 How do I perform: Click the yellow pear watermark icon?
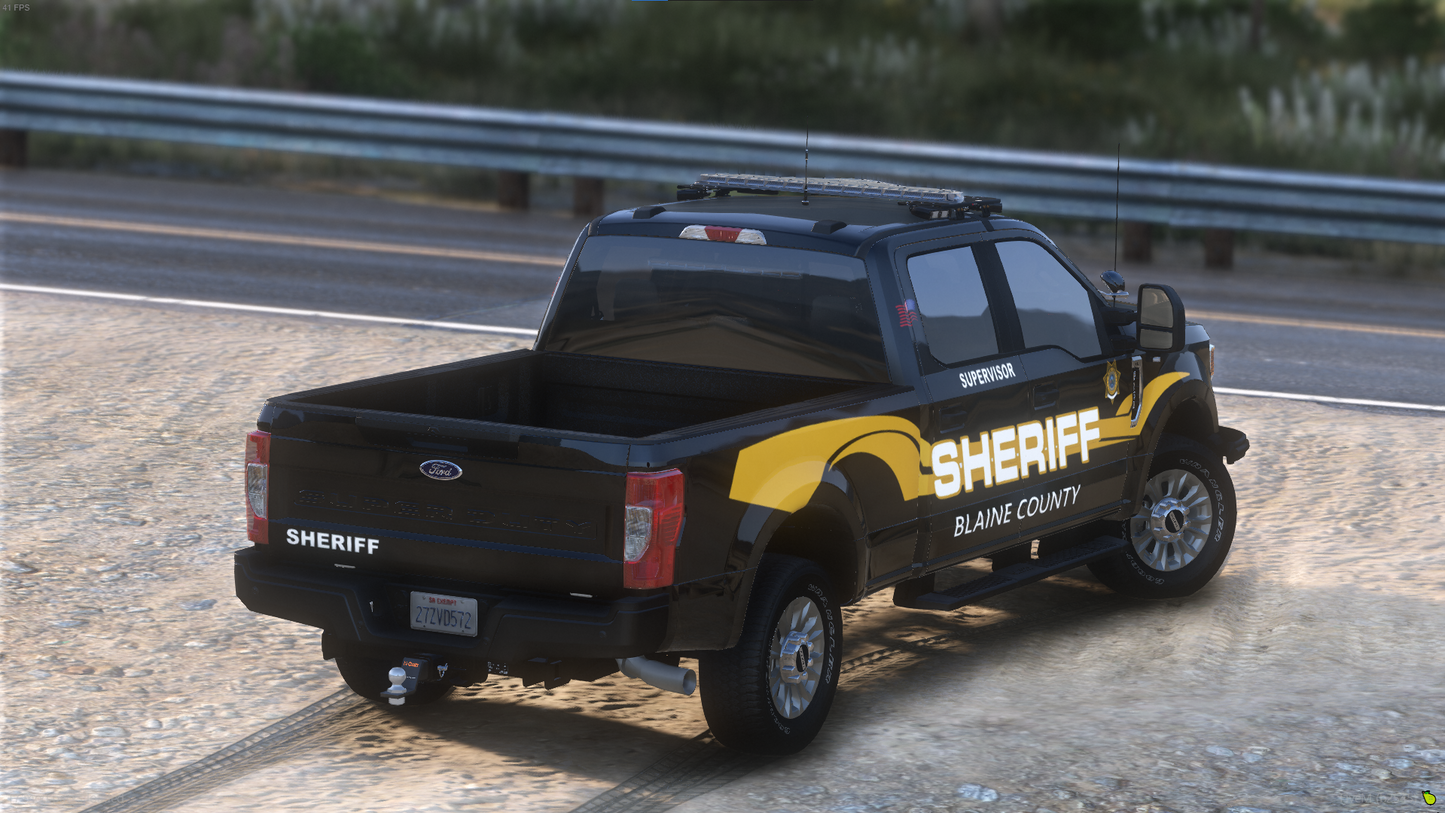1429,798
